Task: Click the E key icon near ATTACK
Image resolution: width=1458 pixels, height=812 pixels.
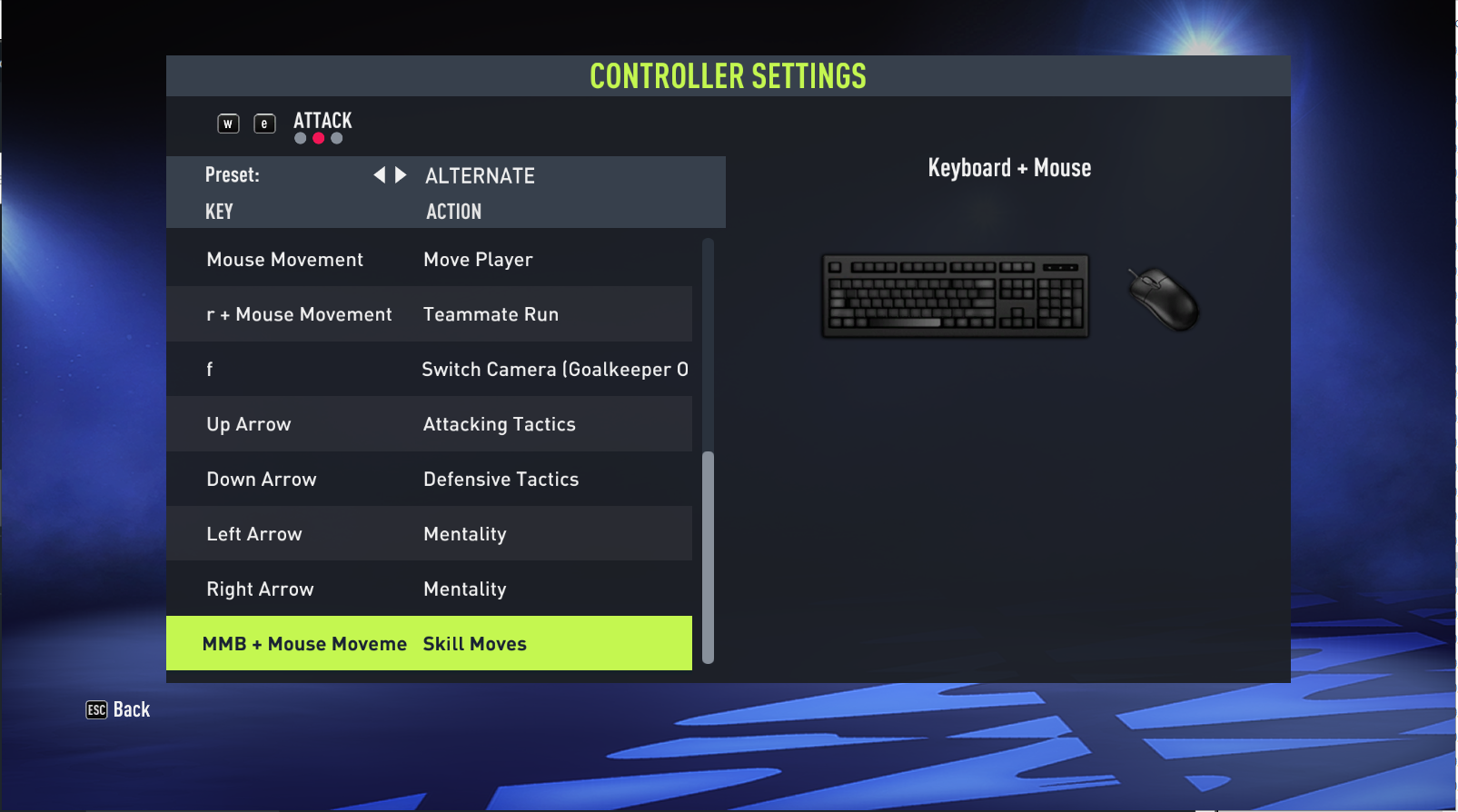Action: point(264,124)
